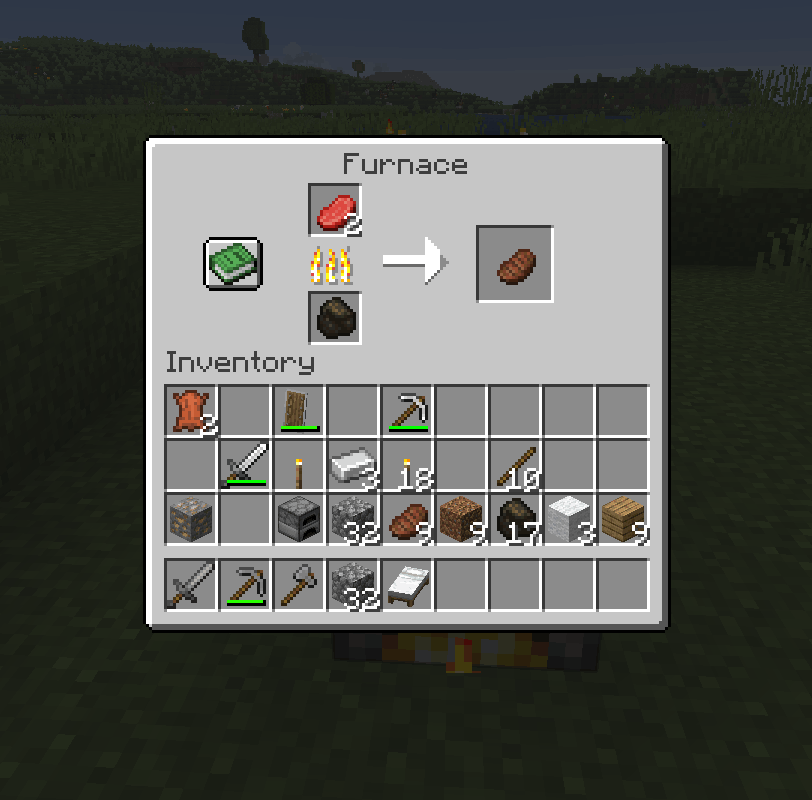Screen dimensions: 812x800
Task: Pick up the stack of 18 torches
Action: (407, 465)
